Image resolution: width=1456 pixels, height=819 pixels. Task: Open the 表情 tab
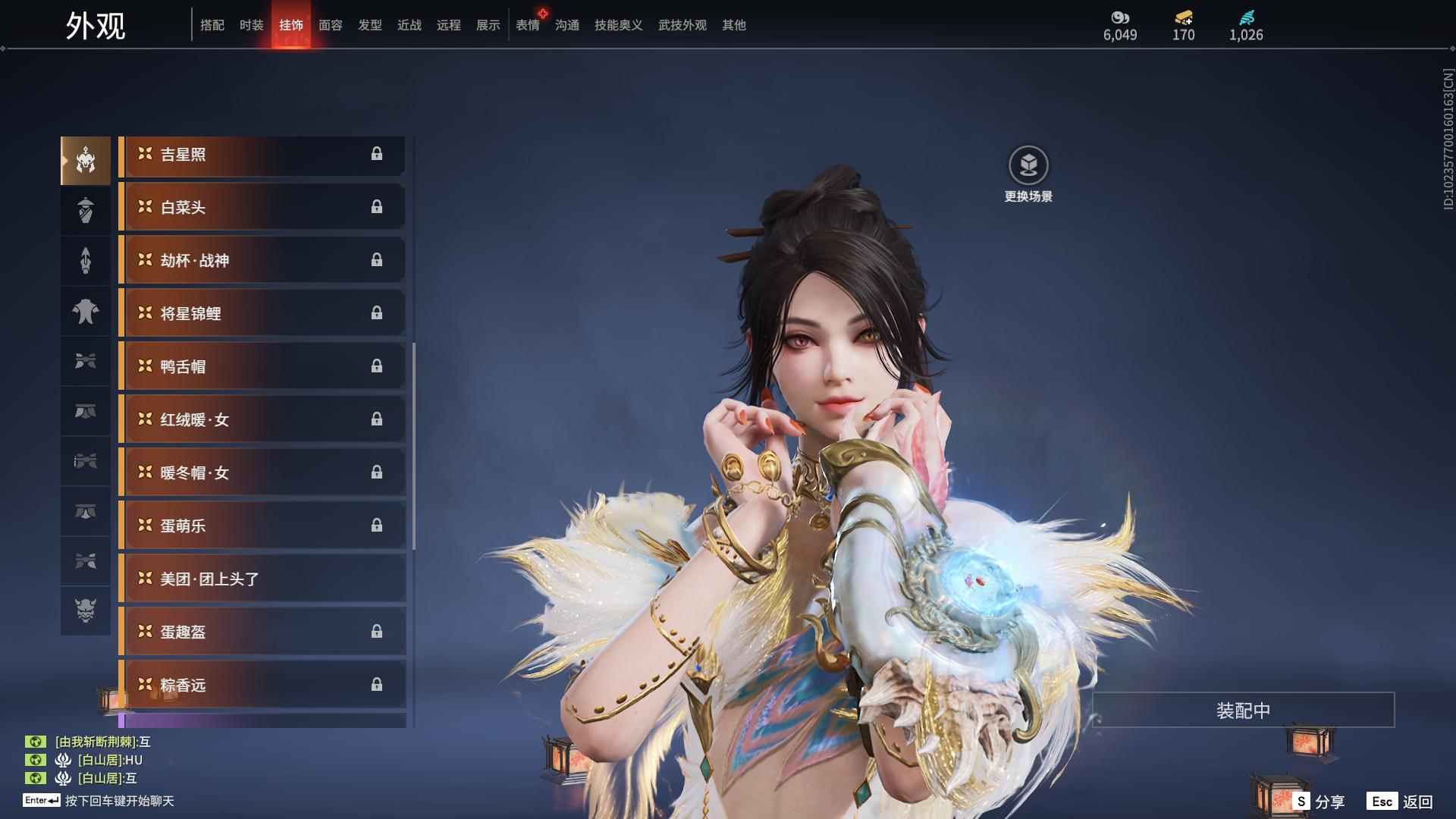click(528, 25)
